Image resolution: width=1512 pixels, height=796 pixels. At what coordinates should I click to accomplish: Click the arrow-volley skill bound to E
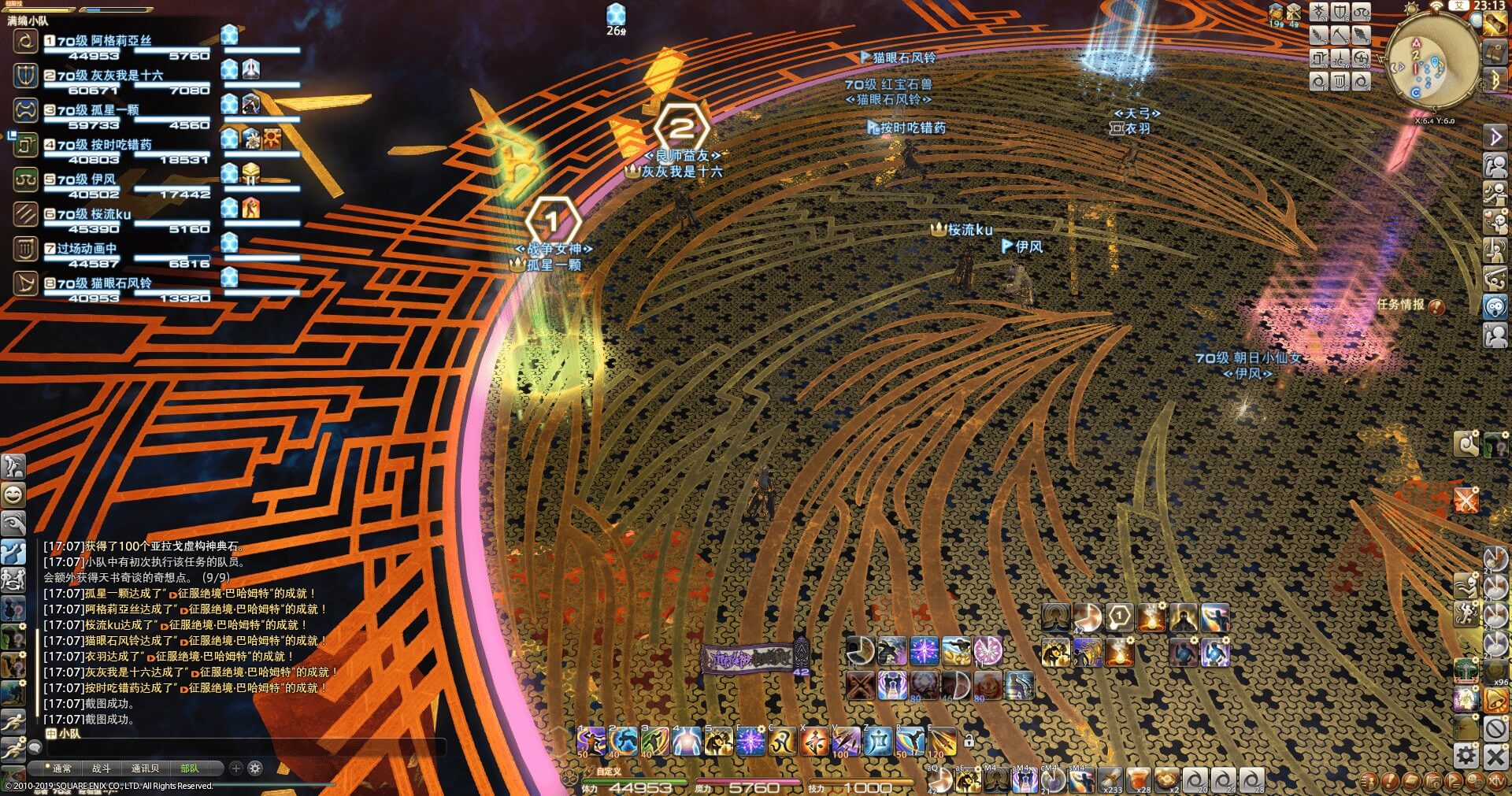click(x=942, y=741)
